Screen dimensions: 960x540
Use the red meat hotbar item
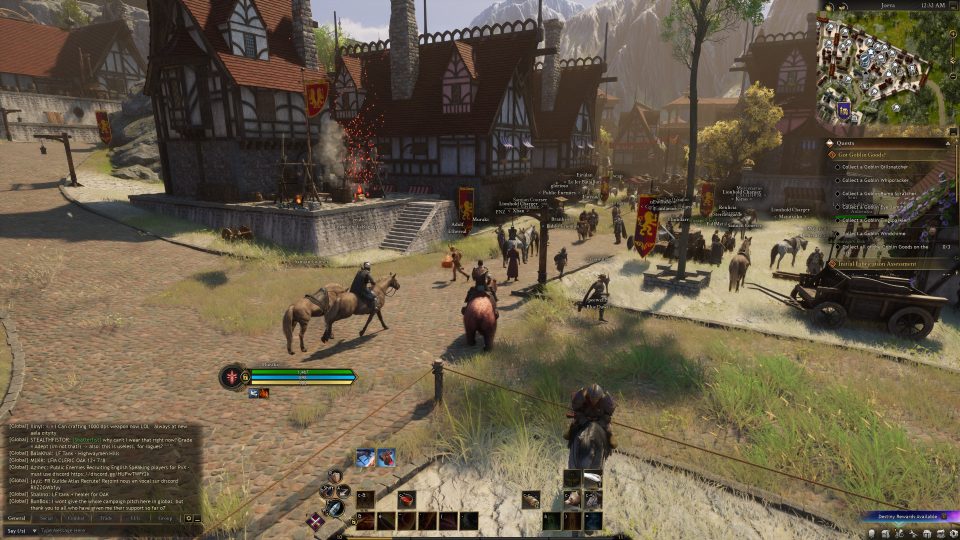pyautogui.click(x=407, y=499)
